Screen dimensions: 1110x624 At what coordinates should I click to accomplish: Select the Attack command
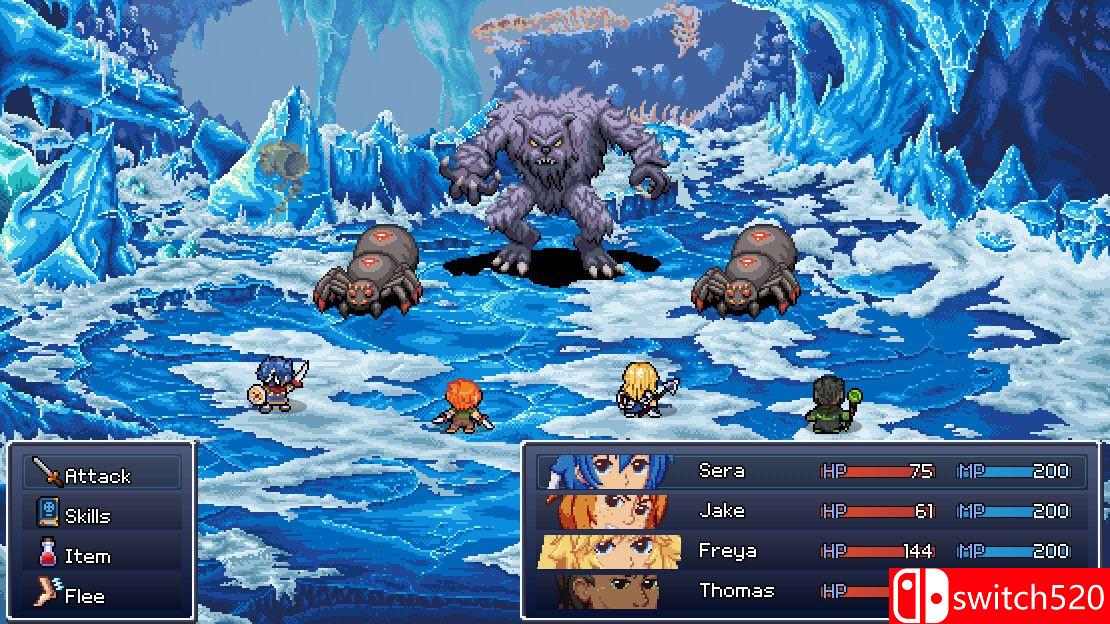(x=97, y=476)
